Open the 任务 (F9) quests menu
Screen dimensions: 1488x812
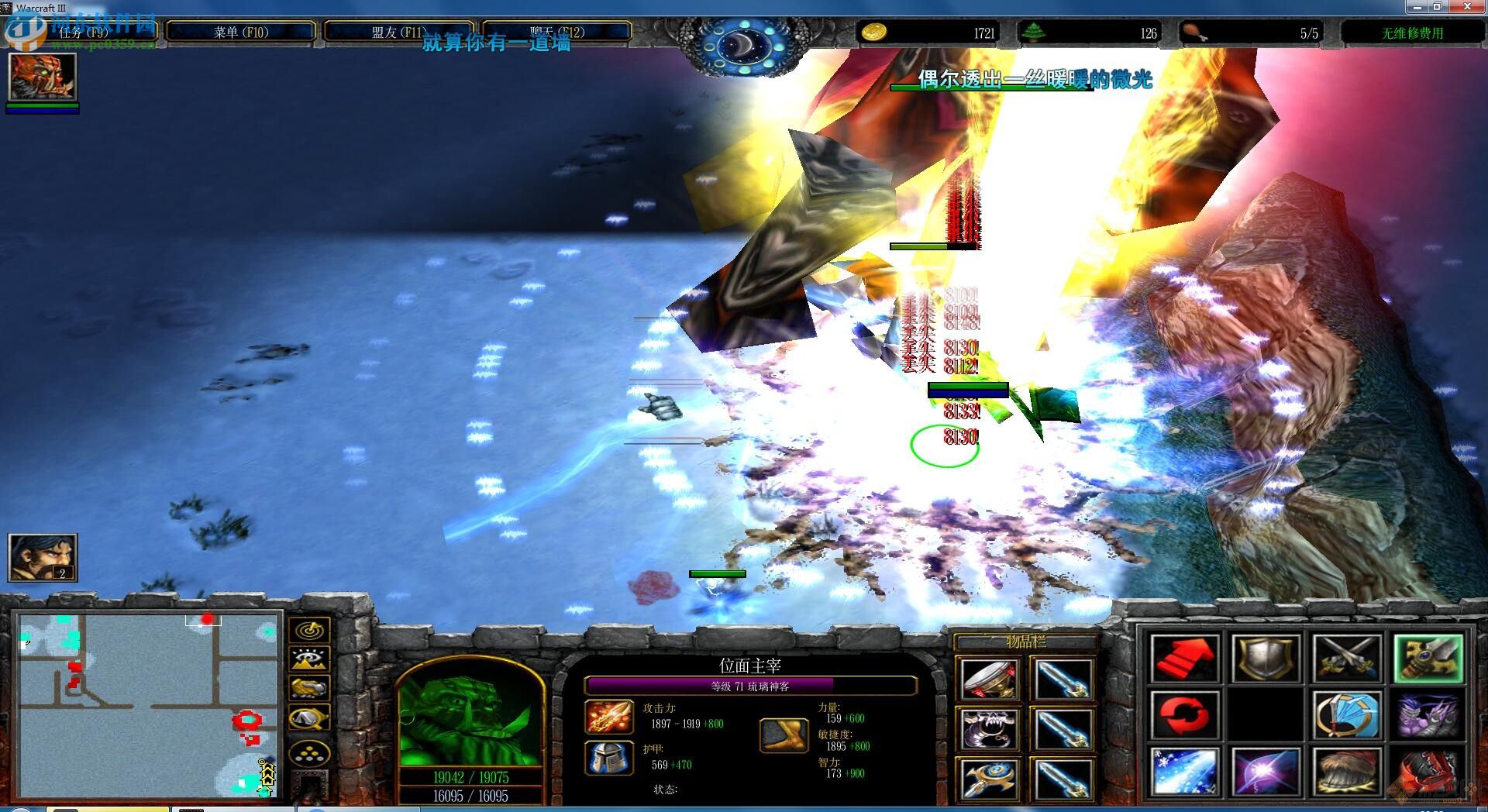[x=84, y=33]
